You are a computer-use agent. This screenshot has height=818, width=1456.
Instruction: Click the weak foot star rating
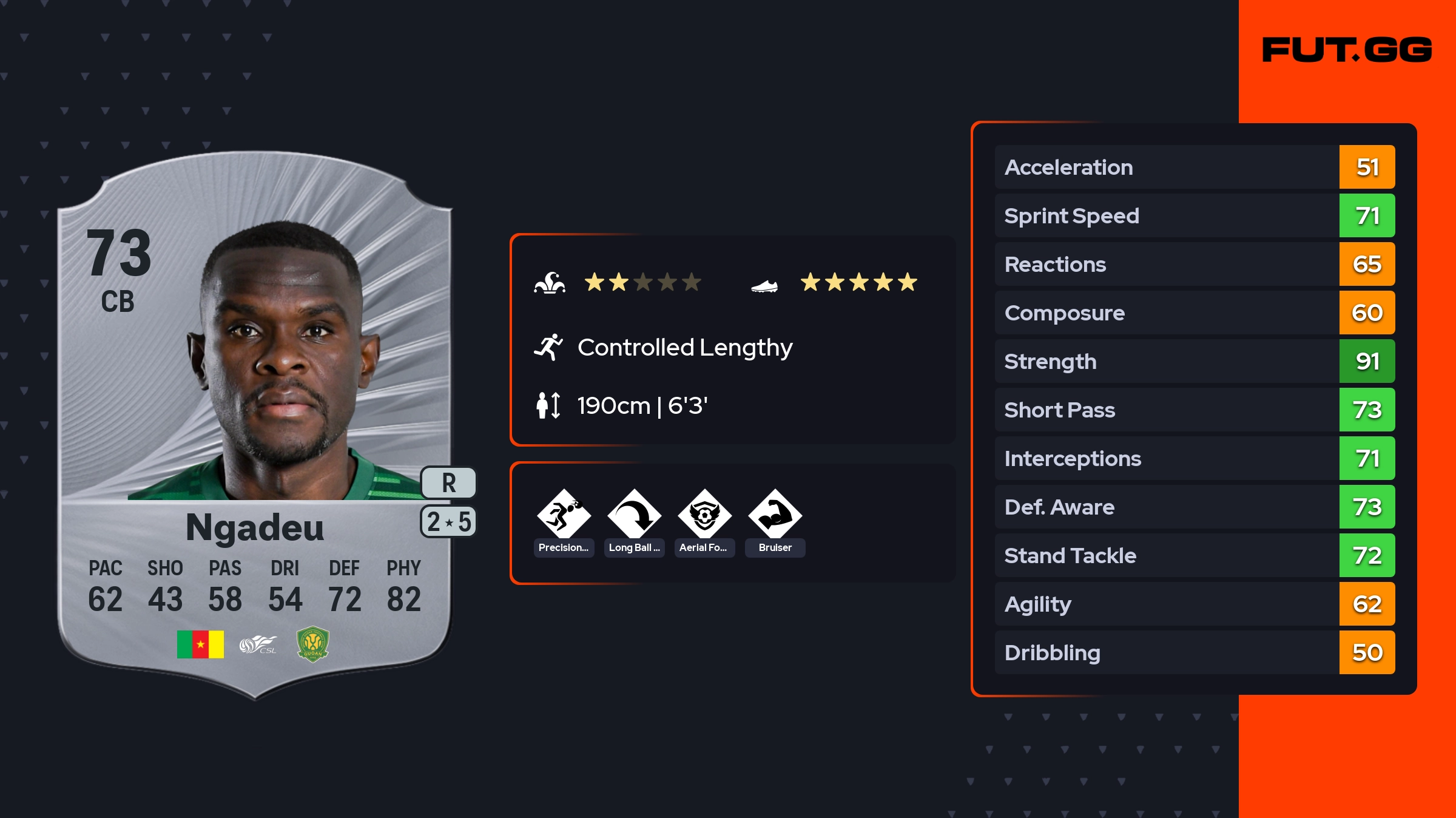click(858, 282)
